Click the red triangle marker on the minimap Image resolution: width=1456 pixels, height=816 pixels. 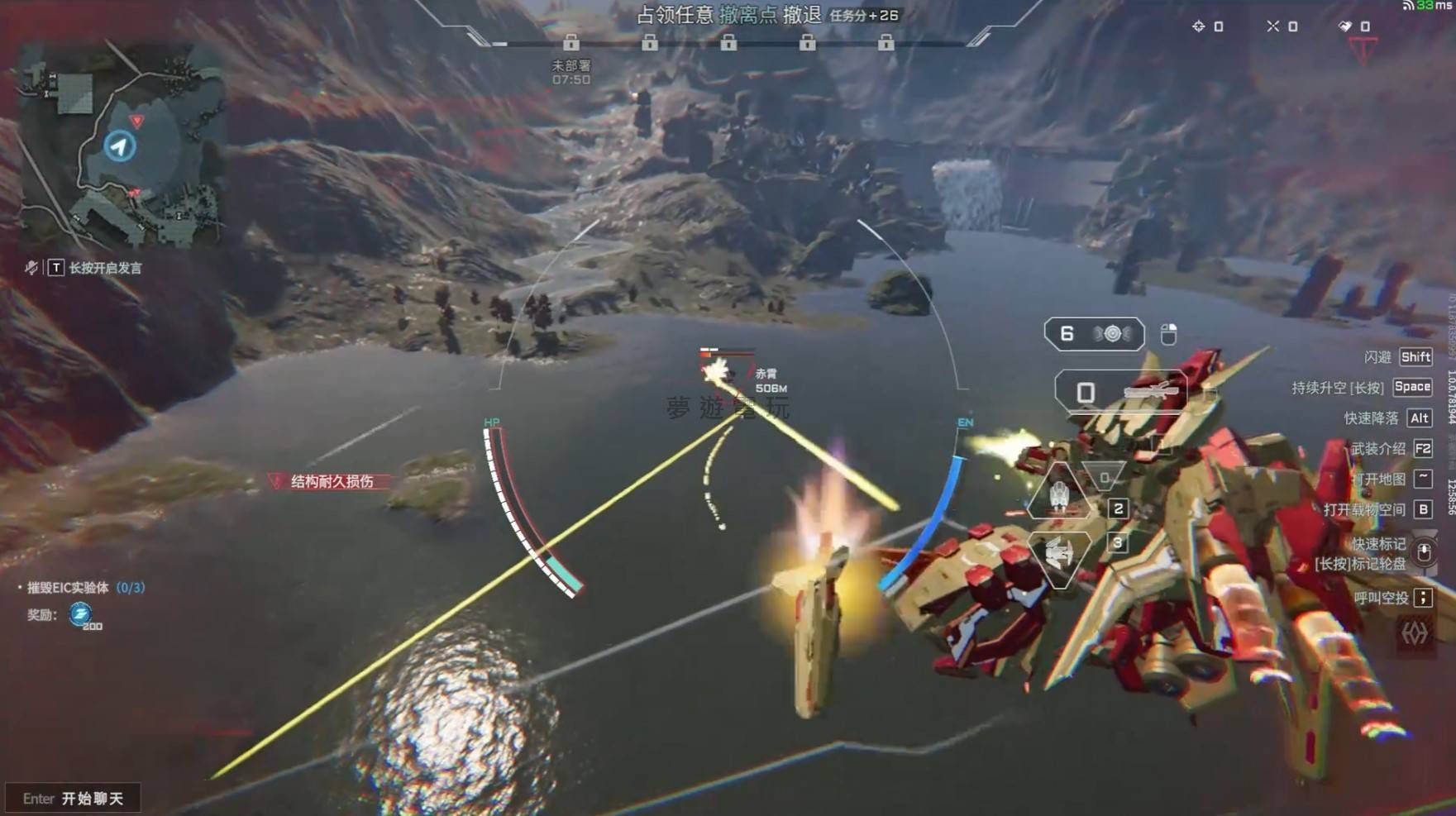(137, 121)
